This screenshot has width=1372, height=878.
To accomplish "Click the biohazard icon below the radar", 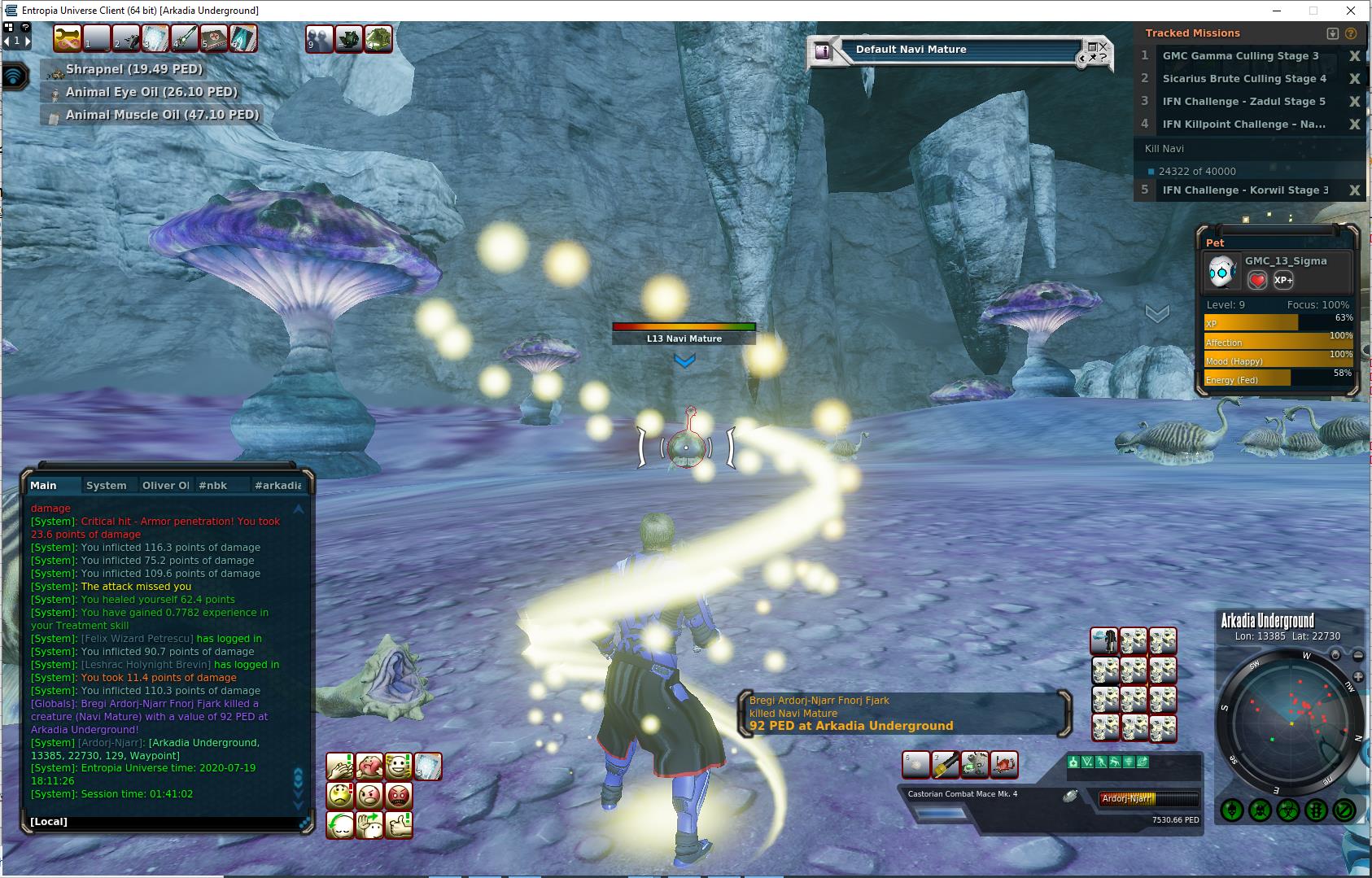I will click(1287, 810).
